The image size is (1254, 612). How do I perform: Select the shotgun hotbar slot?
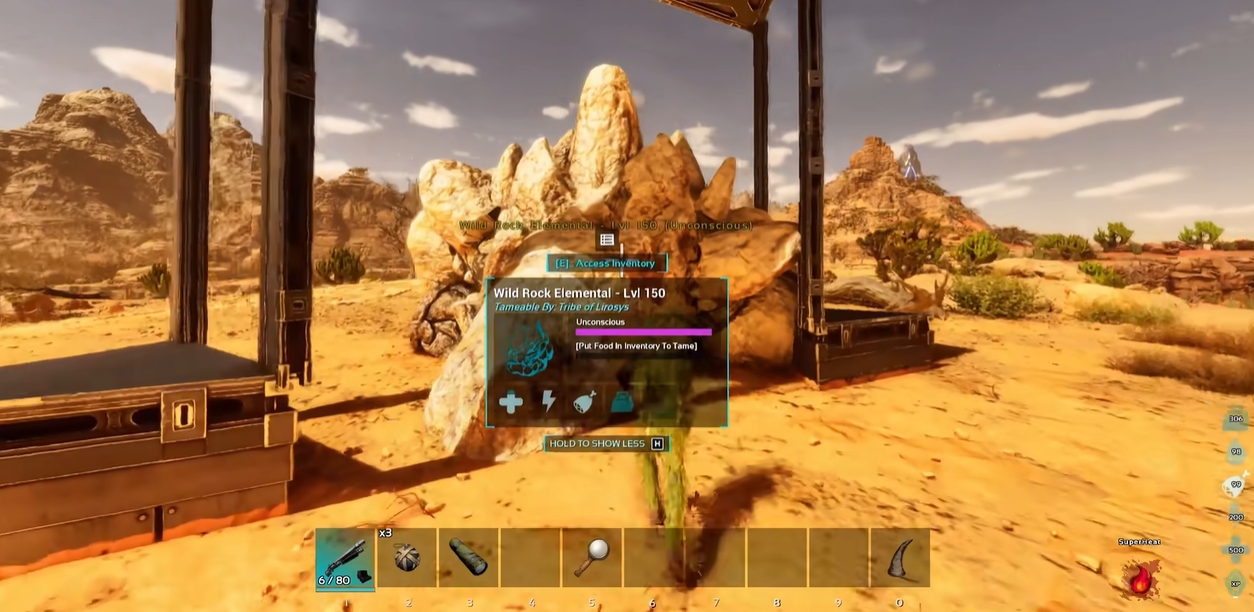click(345, 558)
